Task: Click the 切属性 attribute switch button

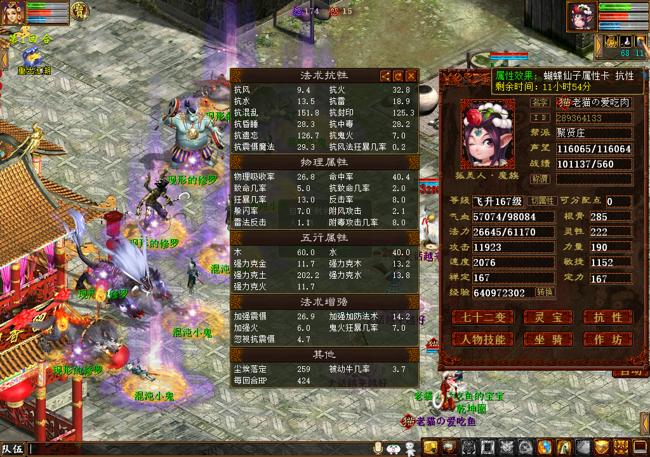Action: [x=541, y=200]
